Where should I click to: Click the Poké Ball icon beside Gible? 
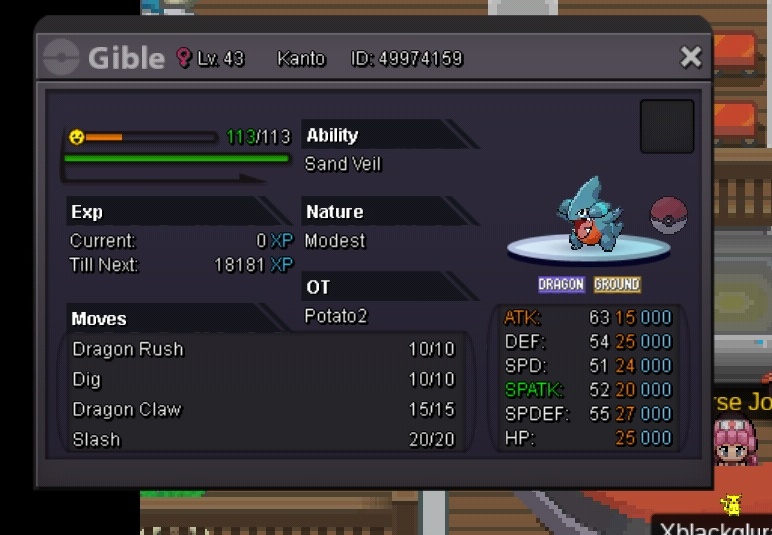point(668,215)
